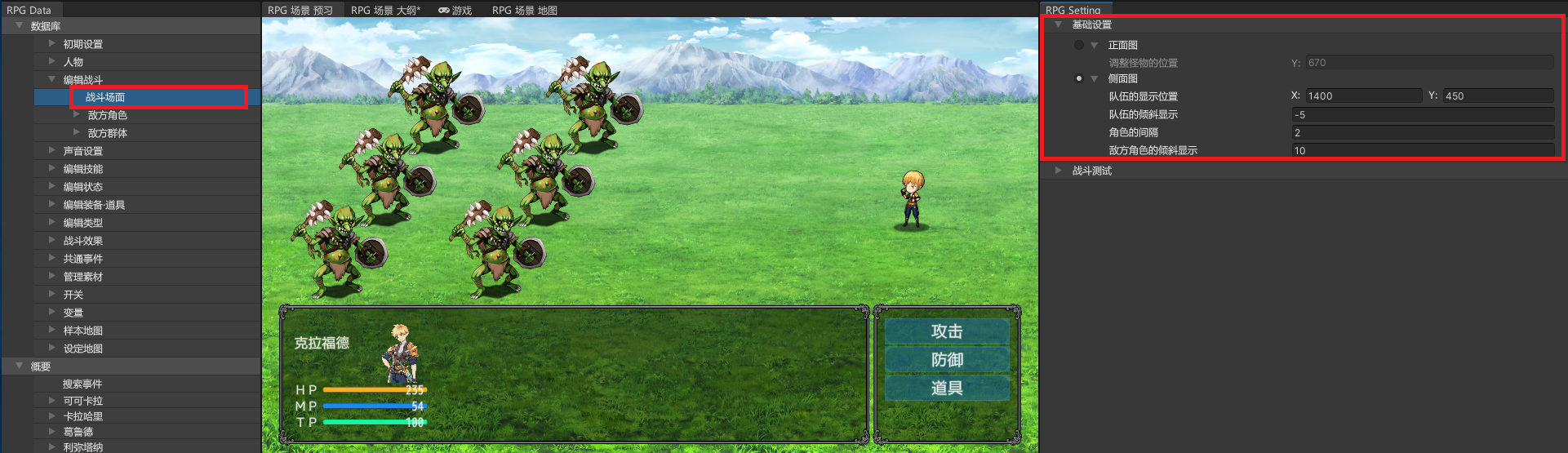The image size is (1568, 453).
Task: Expand the 编辑装备·道具 category
Action: pyautogui.click(x=94, y=205)
